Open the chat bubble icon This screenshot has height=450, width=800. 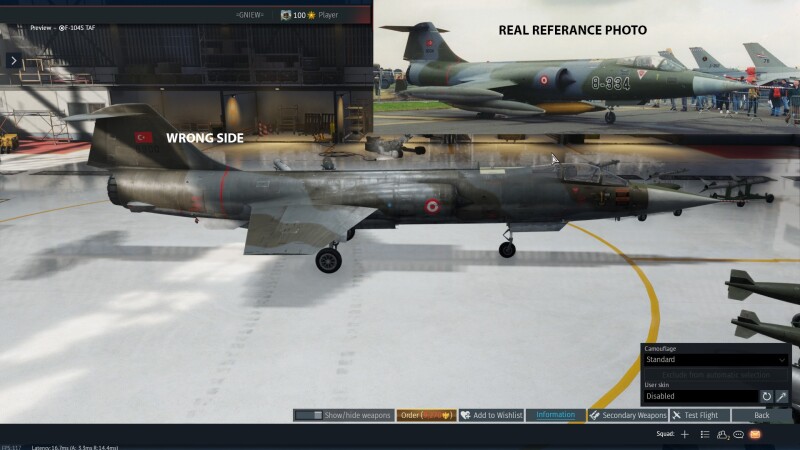tap(738, 435)
